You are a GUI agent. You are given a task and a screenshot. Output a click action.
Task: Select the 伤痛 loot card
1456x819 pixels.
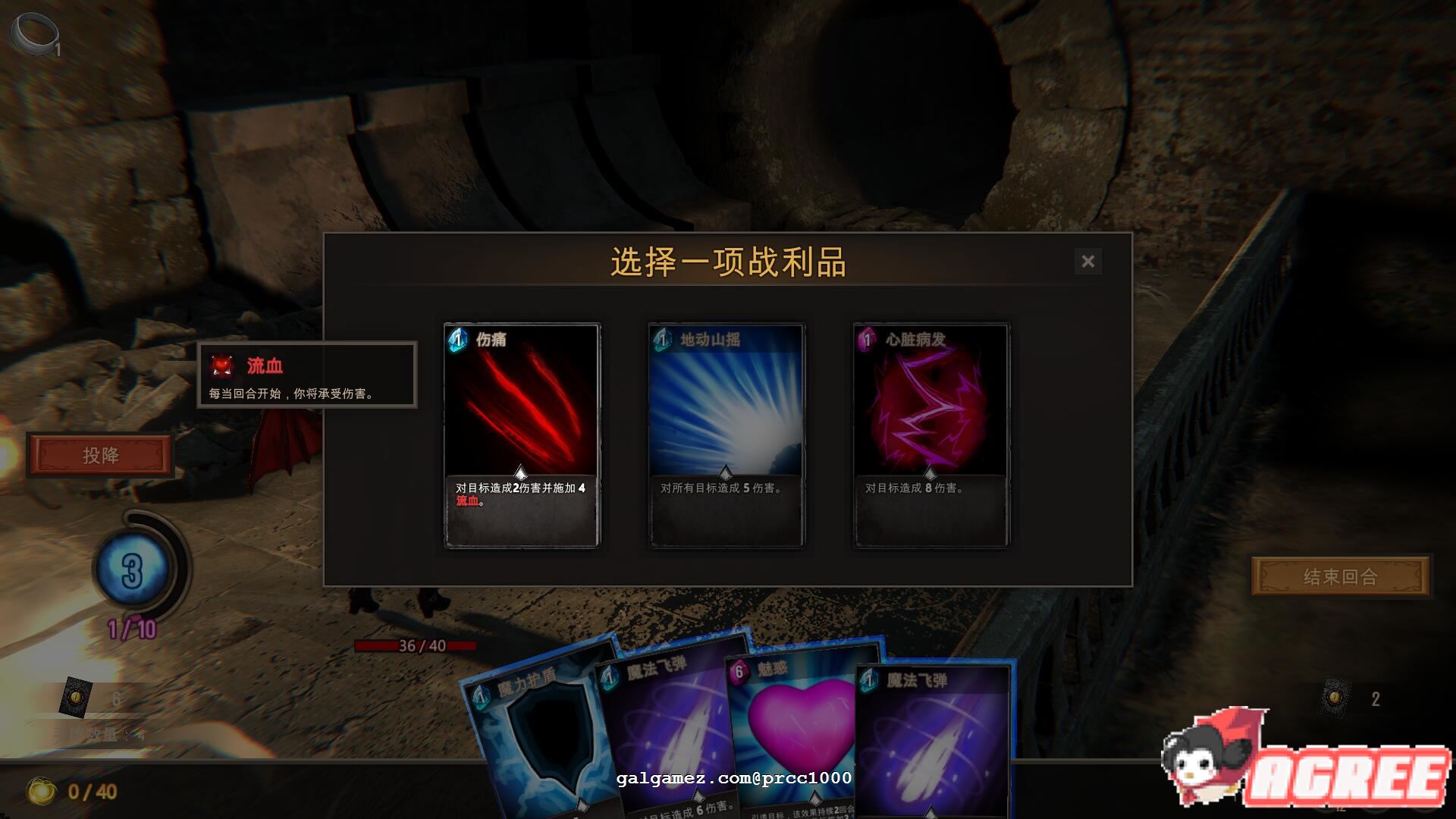(522, 436)
